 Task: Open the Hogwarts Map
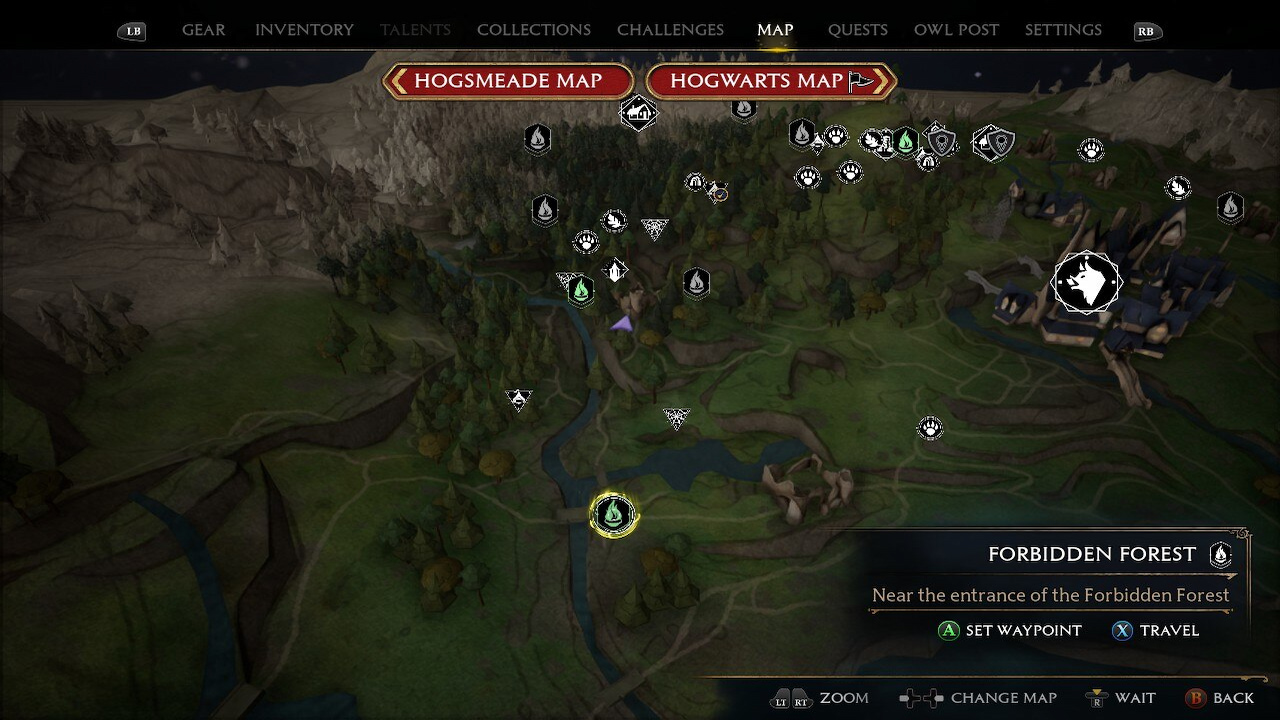coord(770,81)
